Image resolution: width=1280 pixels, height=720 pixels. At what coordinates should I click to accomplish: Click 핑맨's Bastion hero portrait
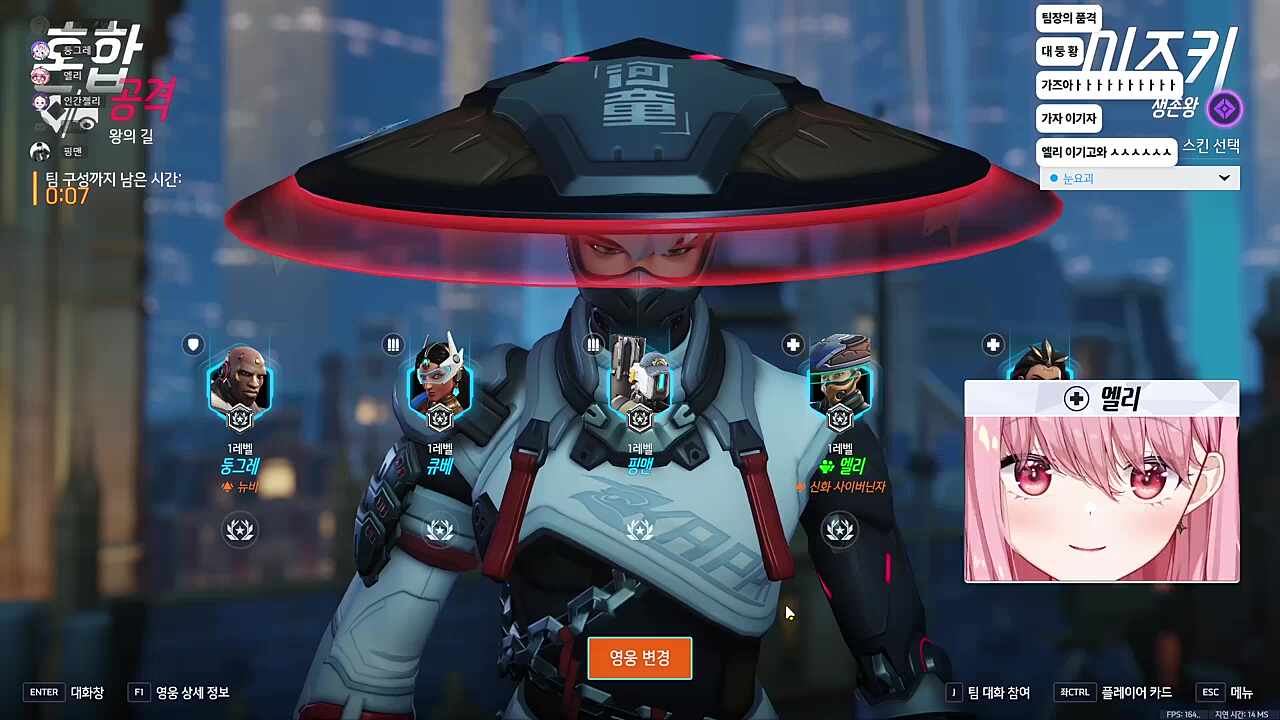point(641,391)
